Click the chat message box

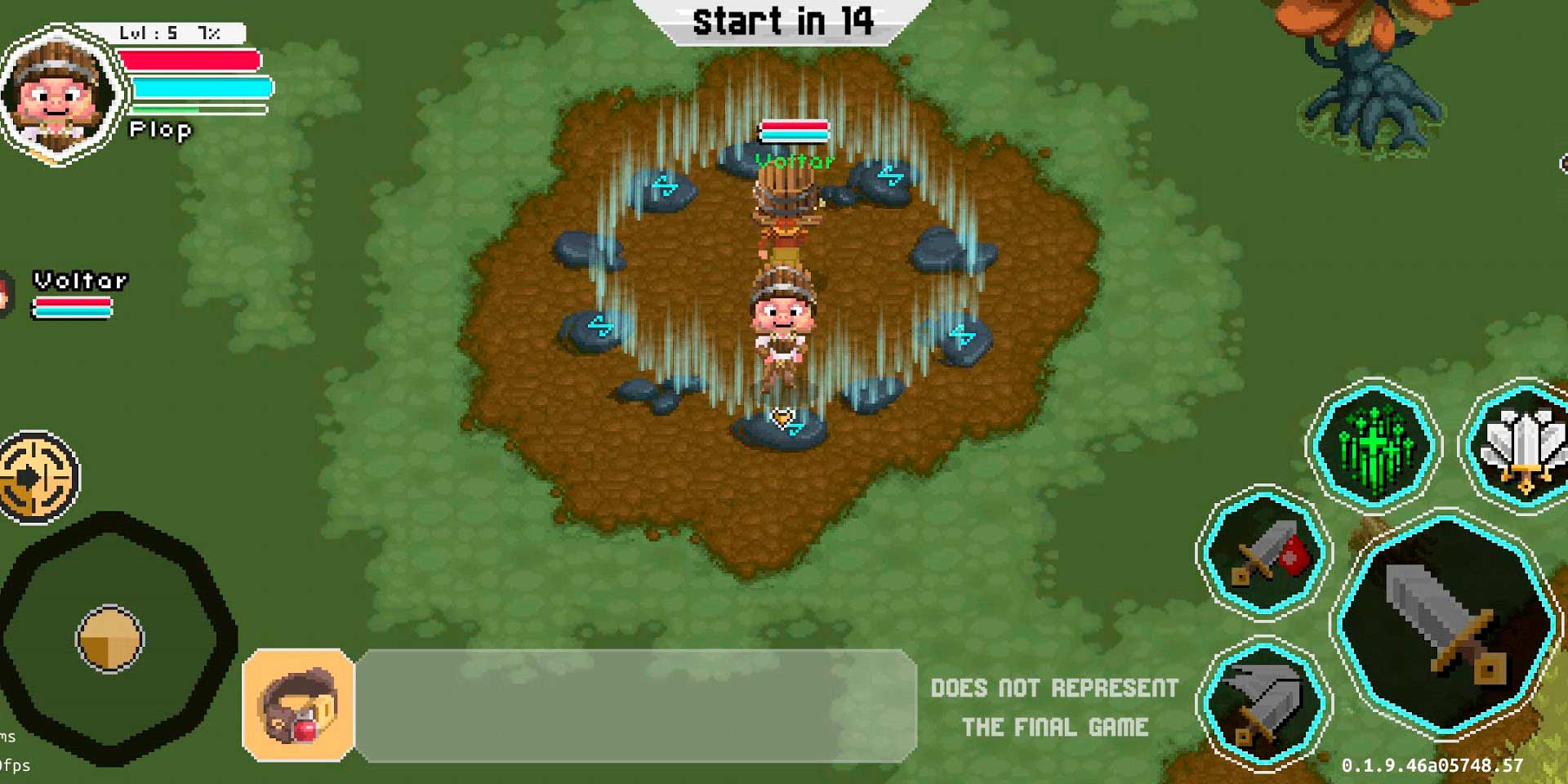(635, 706)
